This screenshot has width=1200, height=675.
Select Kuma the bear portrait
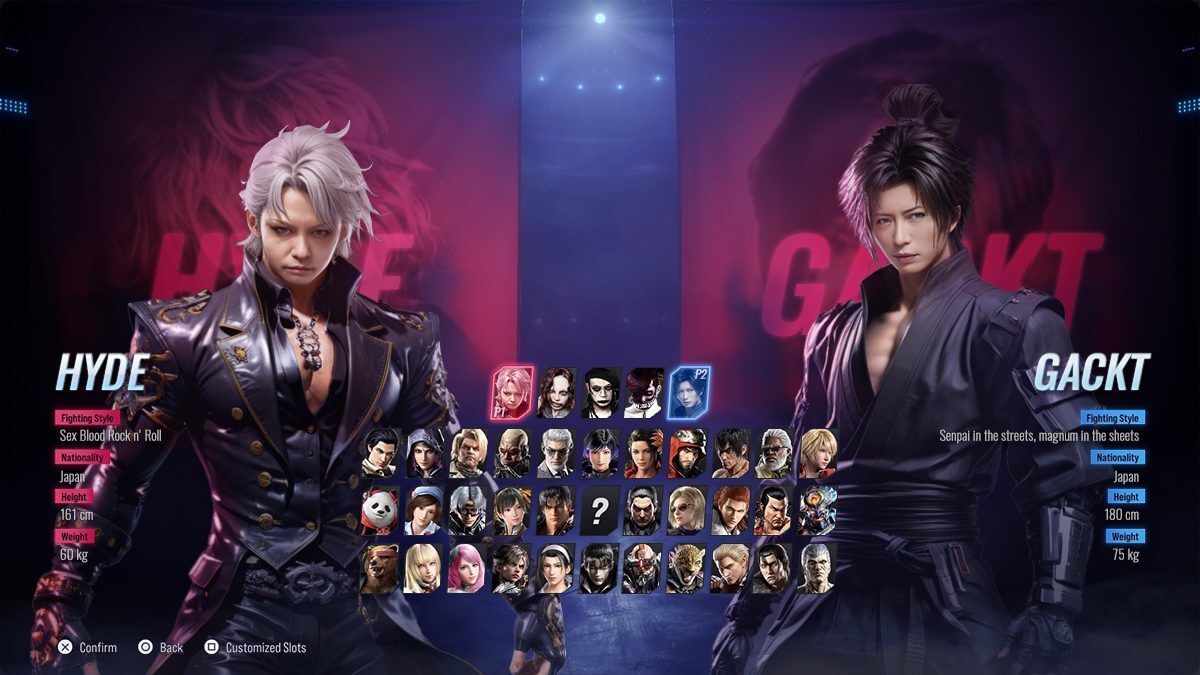click(x=380, y=568)
